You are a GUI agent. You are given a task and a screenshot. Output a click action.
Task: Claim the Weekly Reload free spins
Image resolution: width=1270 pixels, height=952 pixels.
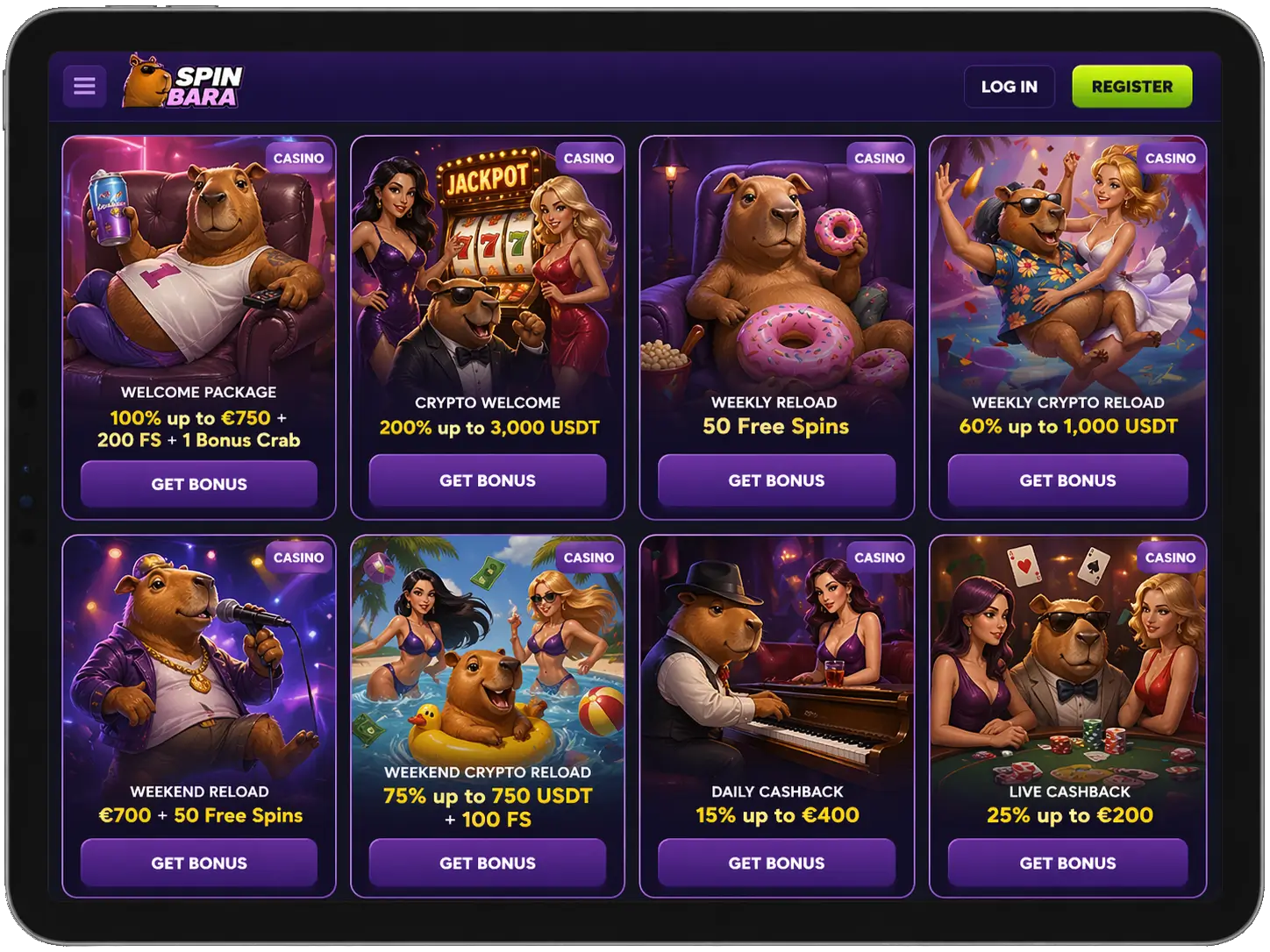point(774,480)
